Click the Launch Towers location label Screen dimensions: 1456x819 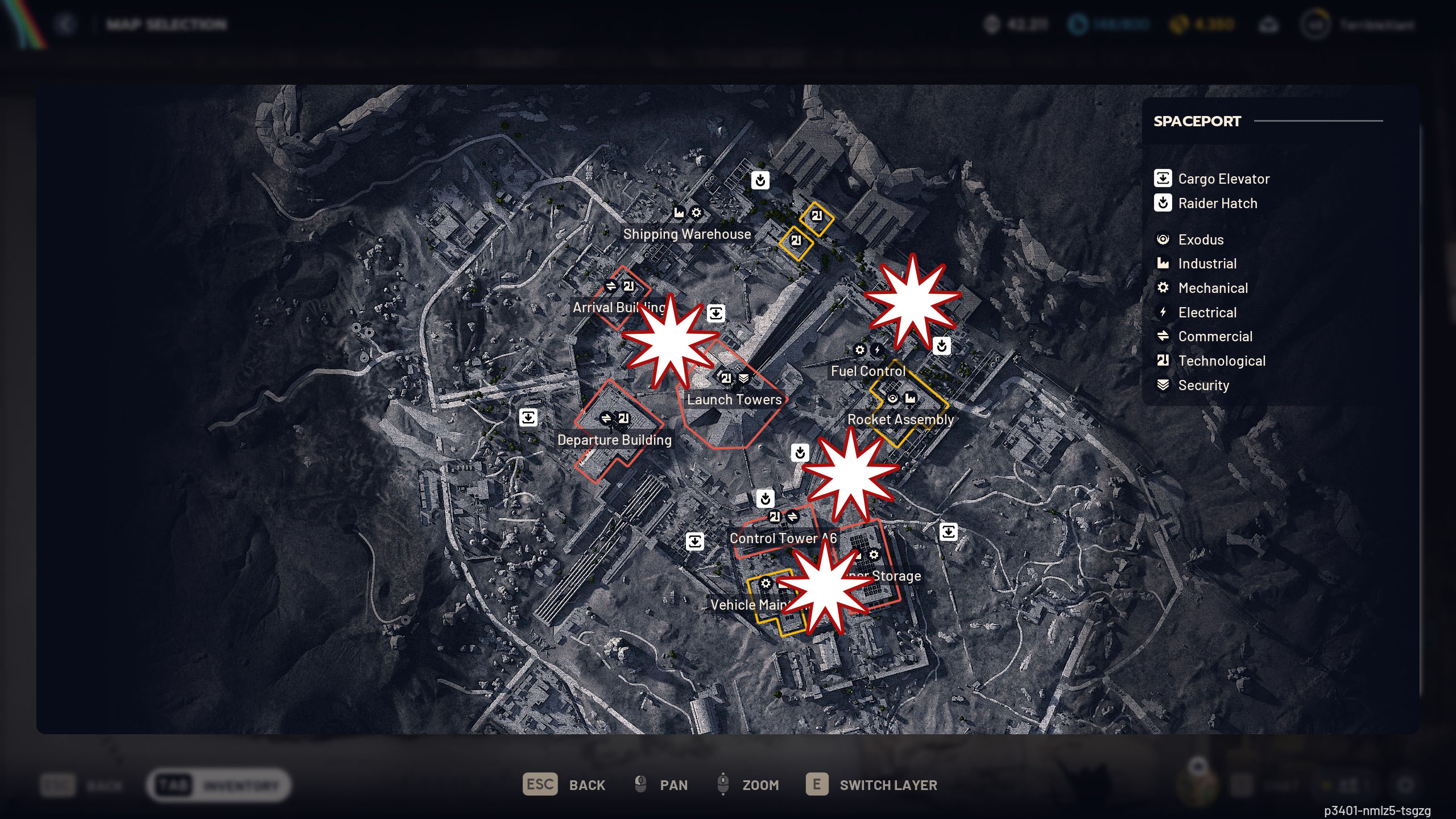pos(734,399)
